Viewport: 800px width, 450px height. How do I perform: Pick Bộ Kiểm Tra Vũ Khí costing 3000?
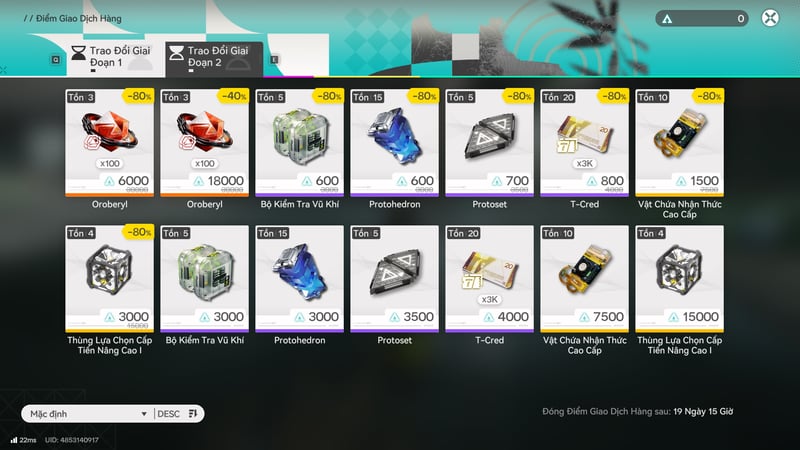pyautogui.click(x=205, y=277)
